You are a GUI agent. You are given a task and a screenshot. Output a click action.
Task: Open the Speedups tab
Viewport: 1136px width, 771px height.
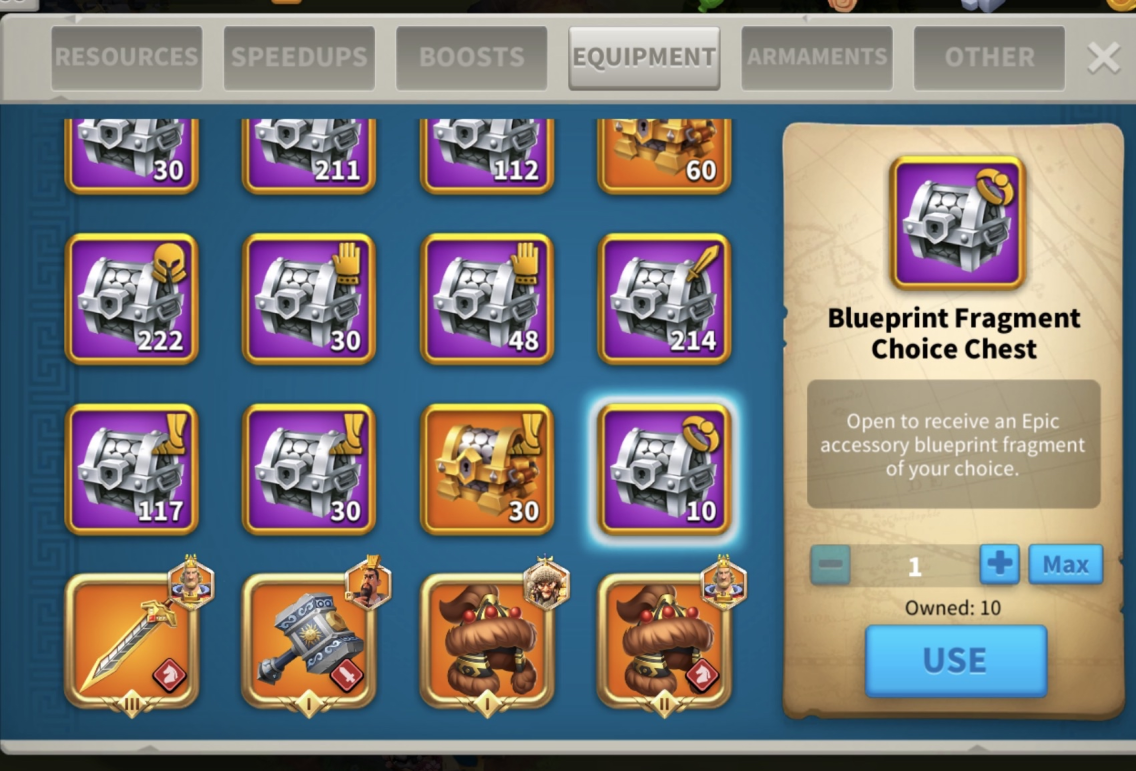300,58
